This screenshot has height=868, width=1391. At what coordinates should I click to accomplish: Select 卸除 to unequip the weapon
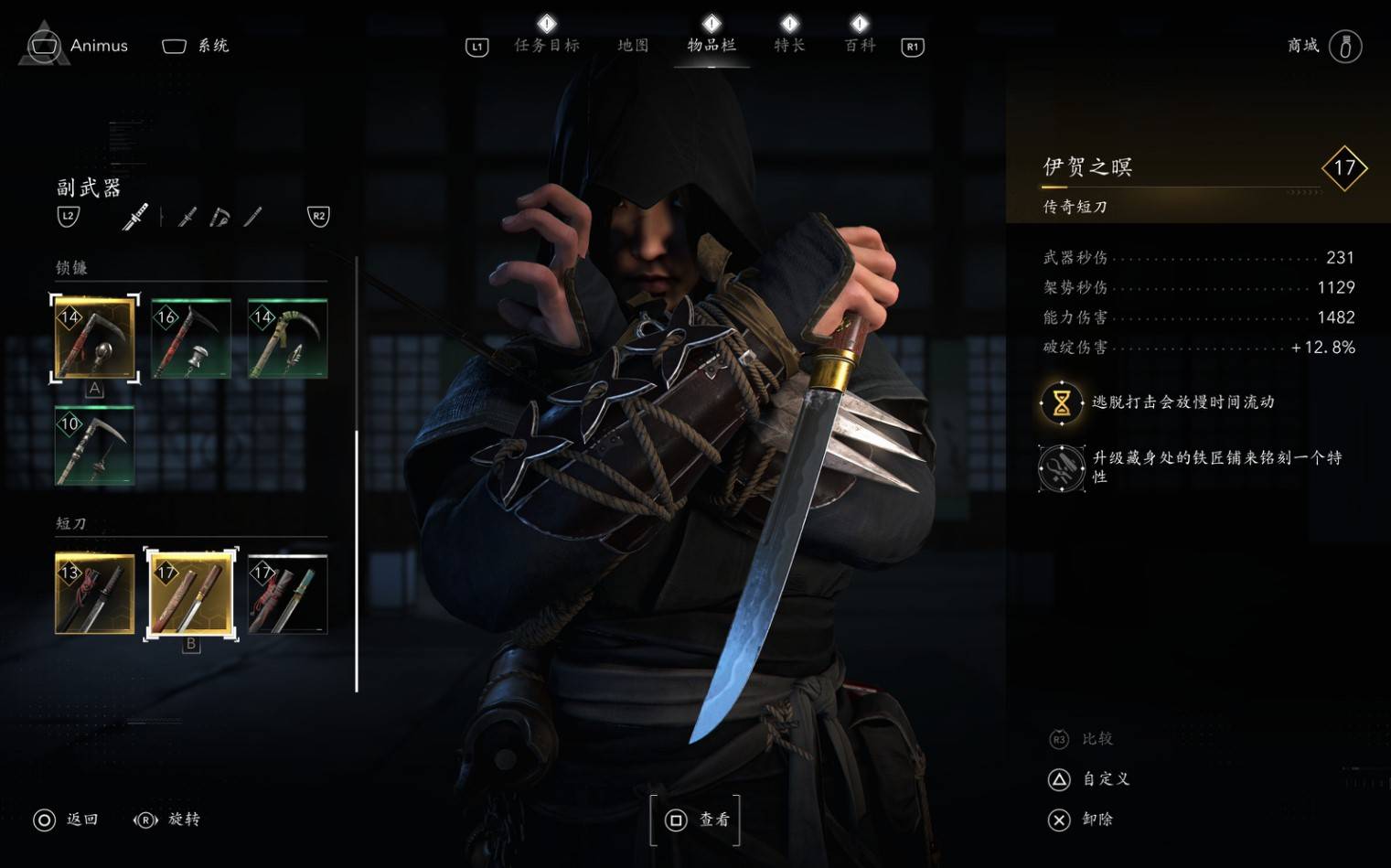[x=1095, y=820]
